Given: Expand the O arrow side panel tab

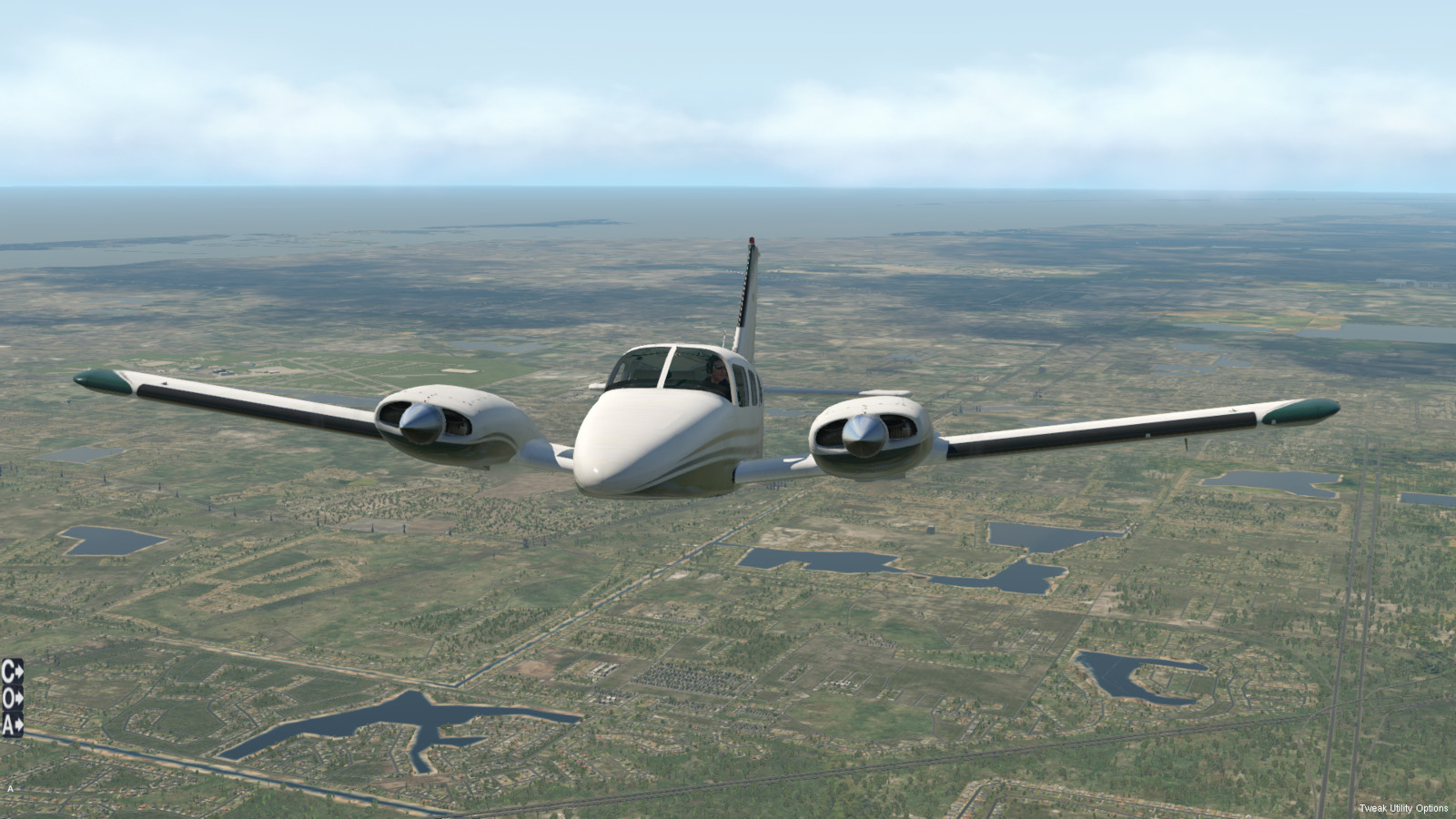Looking at the screenshot, I should pyautogui.click(x=12, y=699).
